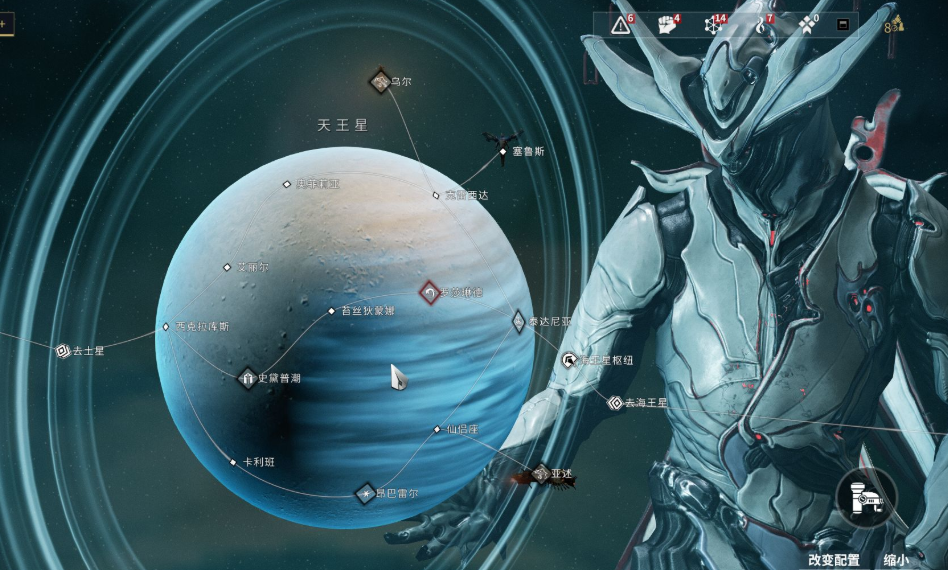Open the 史黛普潮 mission node
The image size is (948, 570).
(x=248, y=378)
